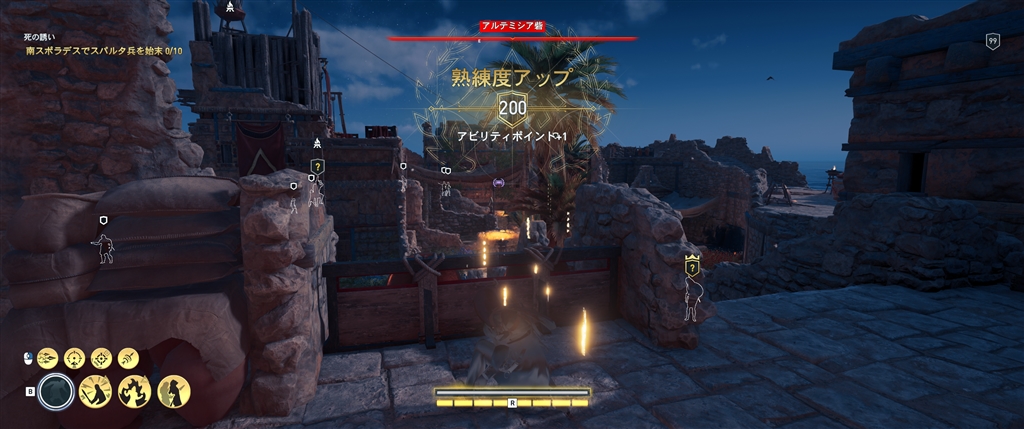Select the single special arrow ability icon
Viewport: 1024px width, 429px height.
pos(127,358)
